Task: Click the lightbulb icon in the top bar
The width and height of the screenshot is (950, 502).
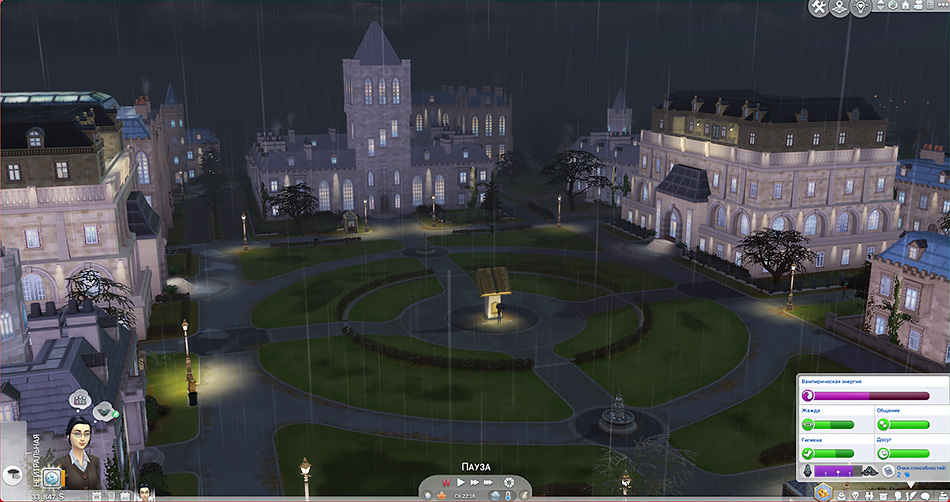Action: point(861,8)
